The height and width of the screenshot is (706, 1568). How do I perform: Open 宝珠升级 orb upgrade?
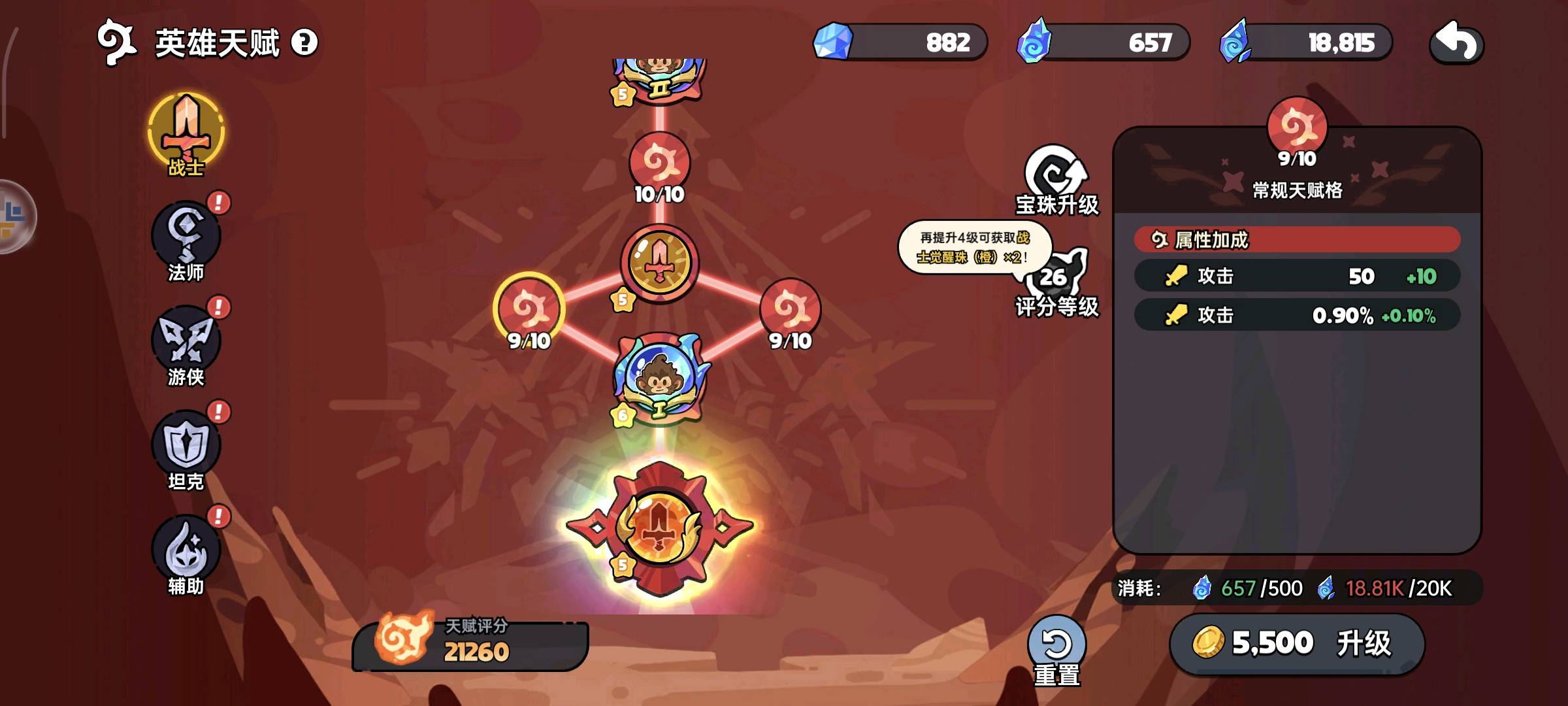(1056, 180)
